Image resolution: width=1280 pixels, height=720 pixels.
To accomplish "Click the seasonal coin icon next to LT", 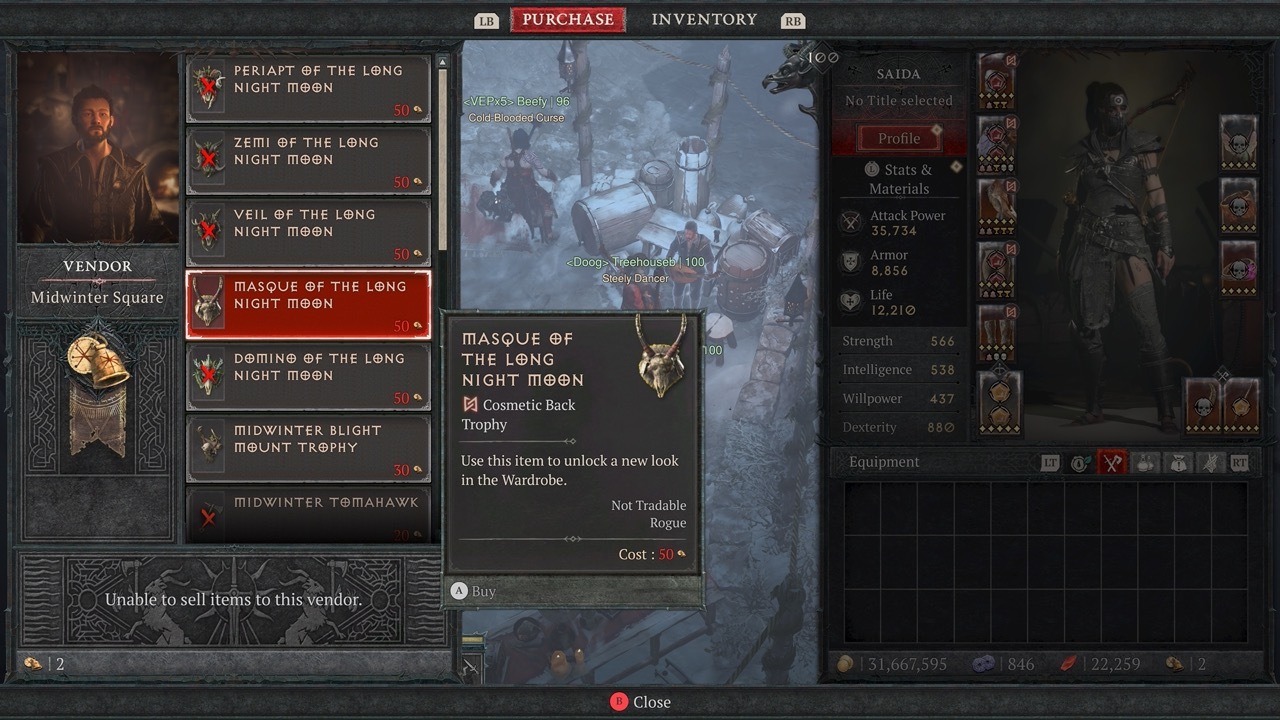I will click(x=1079, y=463).
